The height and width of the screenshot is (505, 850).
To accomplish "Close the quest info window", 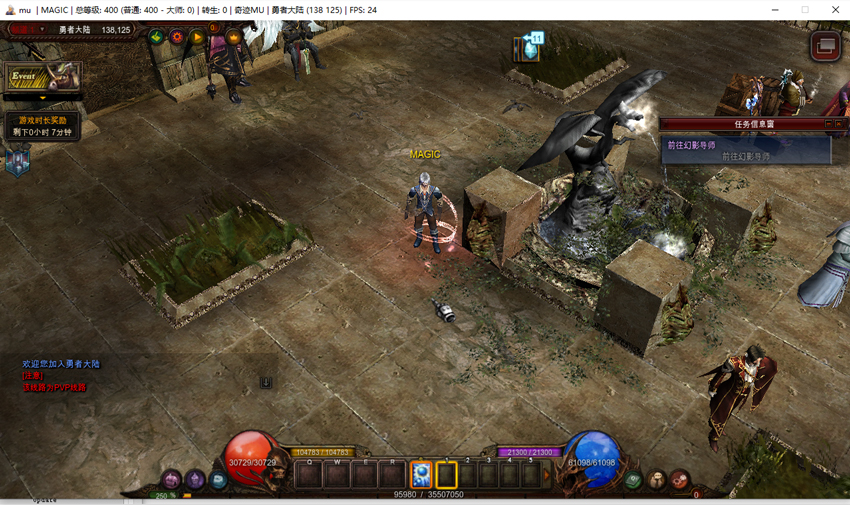I will point(840,124).
